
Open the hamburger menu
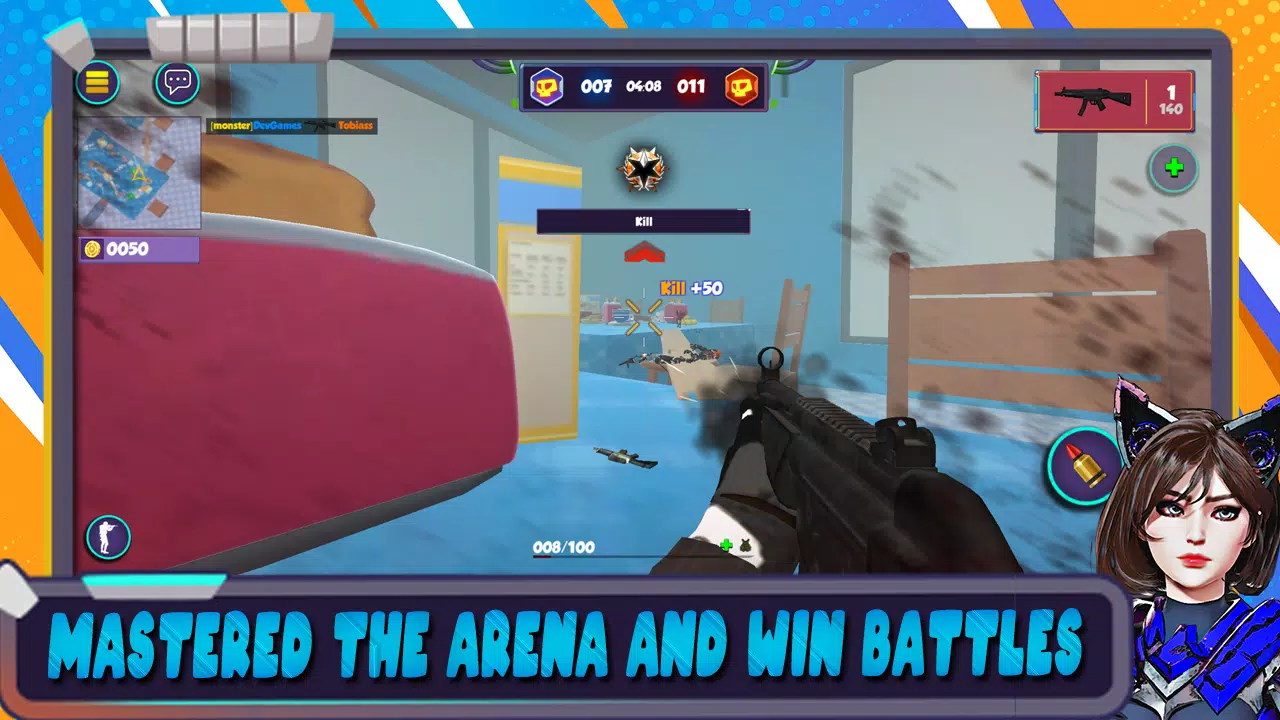[x=96, y=82]
